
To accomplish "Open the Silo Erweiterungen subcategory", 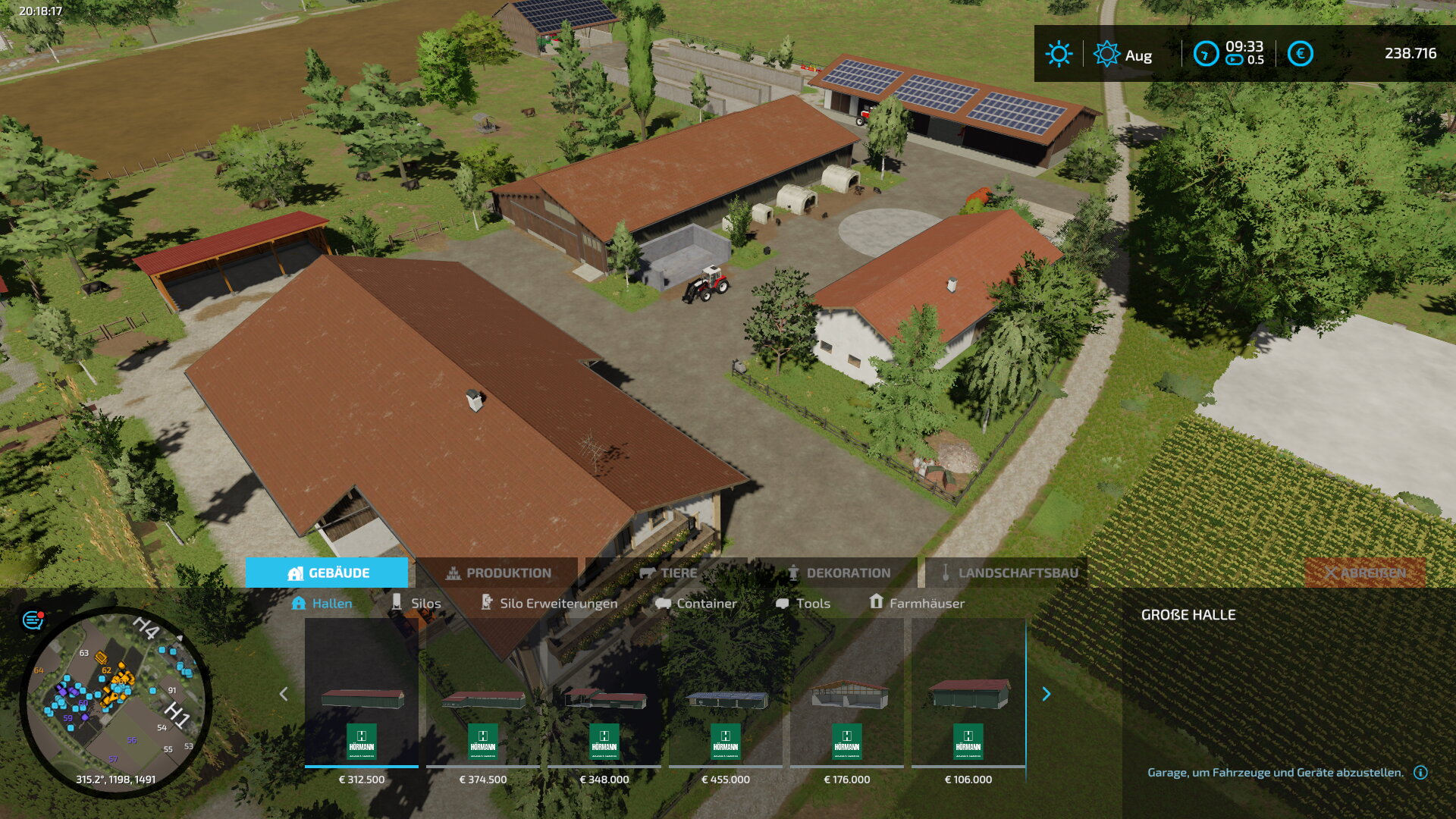I will tap(549, 603).
